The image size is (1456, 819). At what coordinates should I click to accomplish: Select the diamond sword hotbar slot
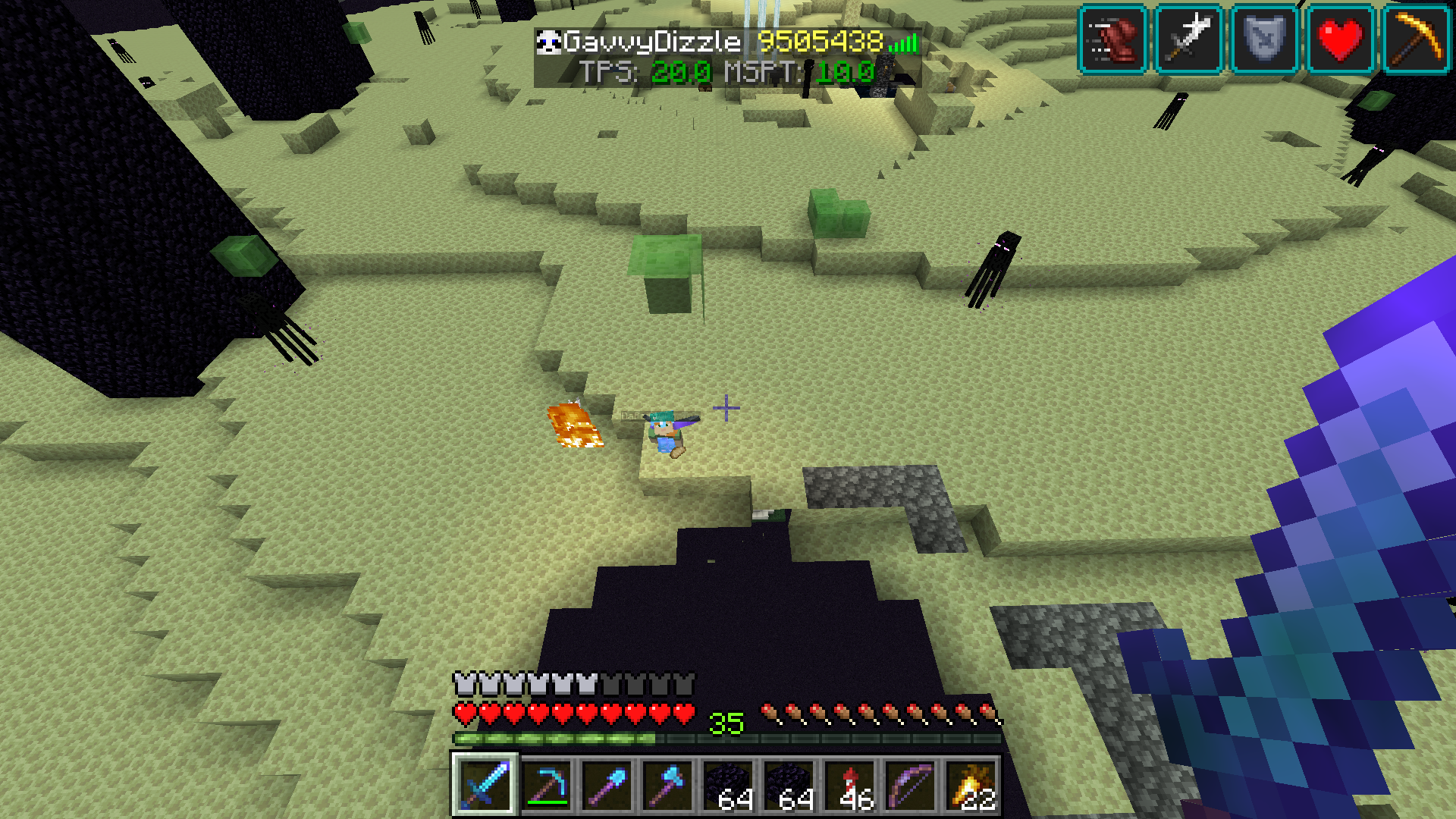[x=485, y=785]
